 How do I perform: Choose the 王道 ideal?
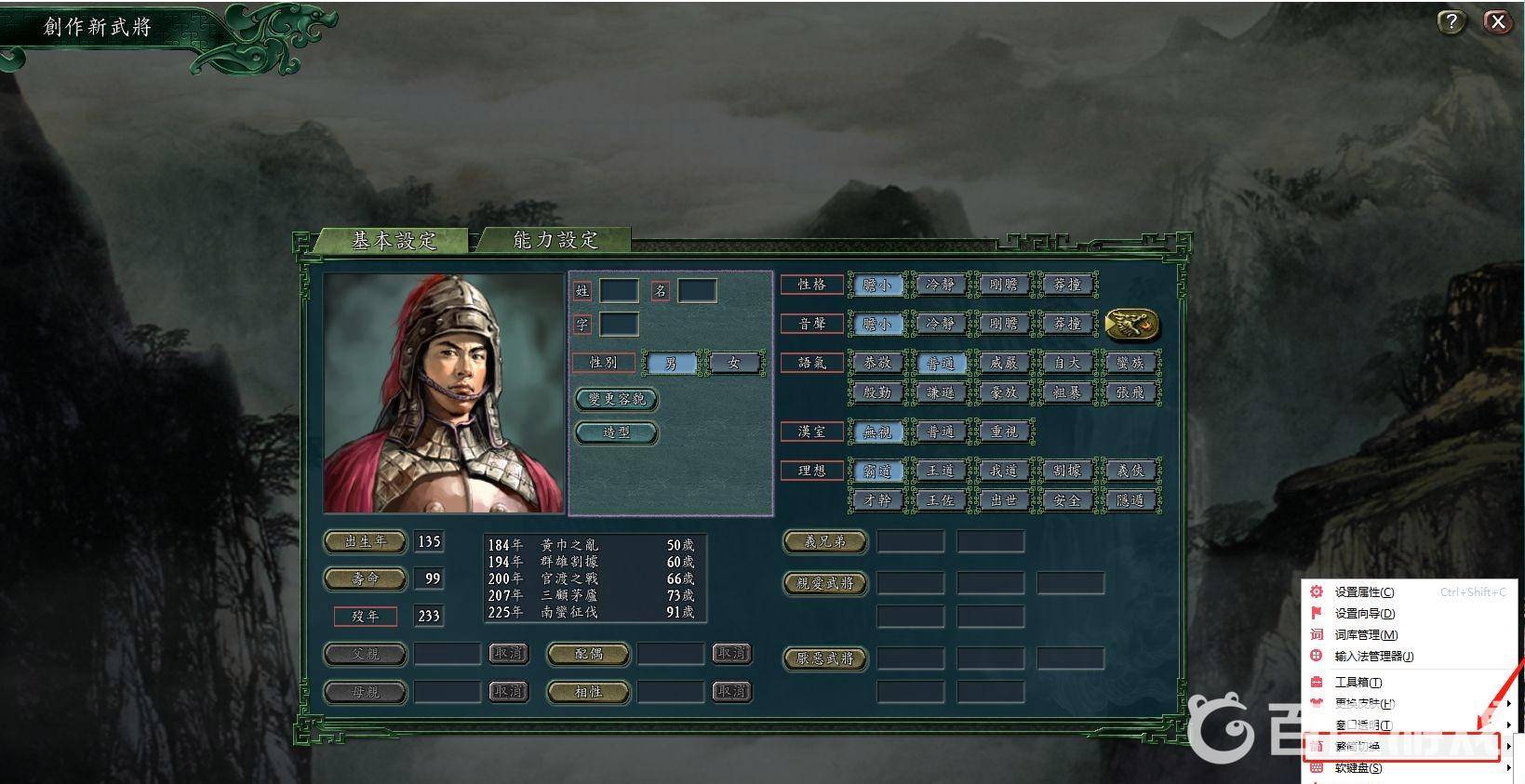point(940,471)
